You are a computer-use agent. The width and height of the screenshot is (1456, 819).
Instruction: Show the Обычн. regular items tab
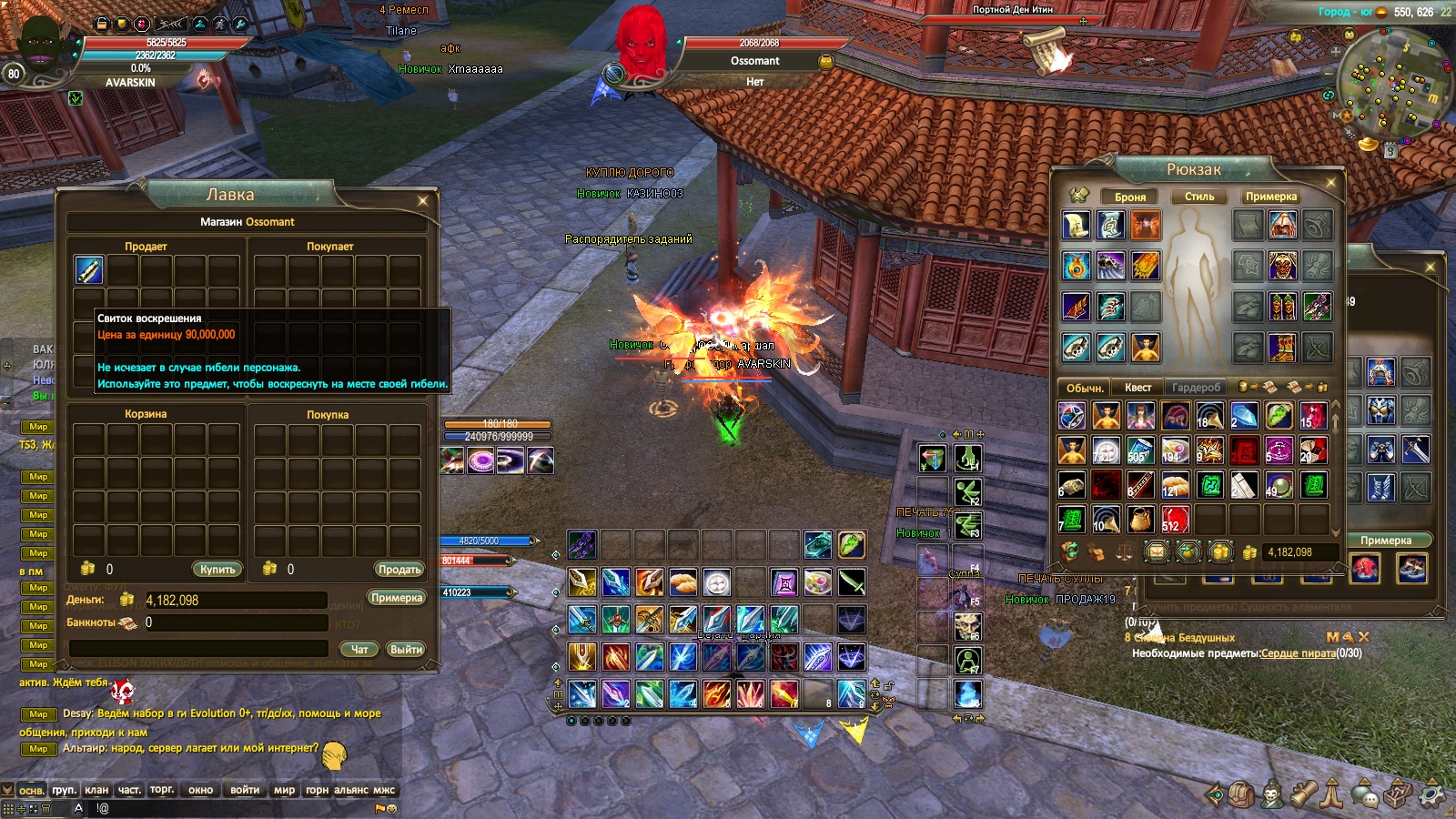[x=1085, y=388]
